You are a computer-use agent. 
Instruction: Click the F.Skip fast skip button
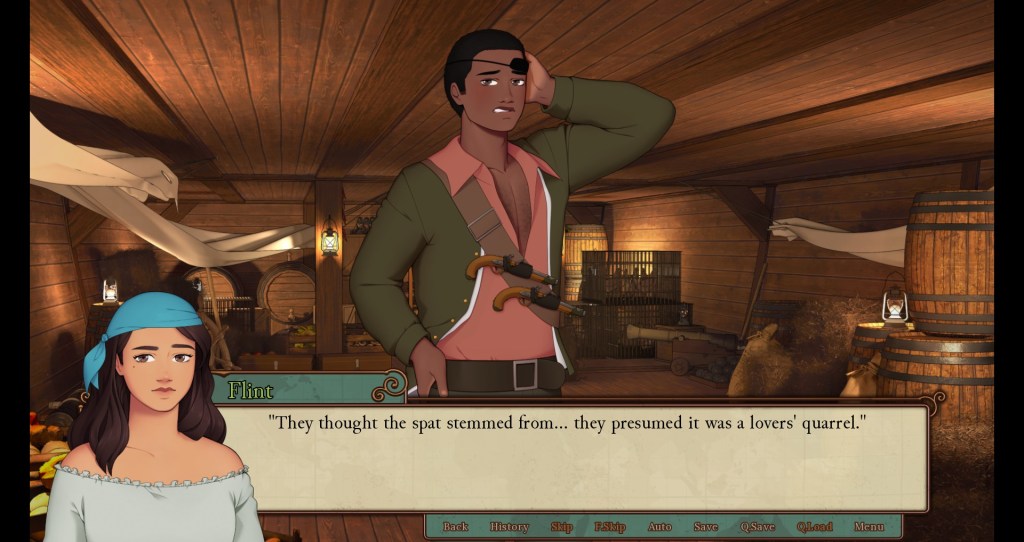pos(609,527)
